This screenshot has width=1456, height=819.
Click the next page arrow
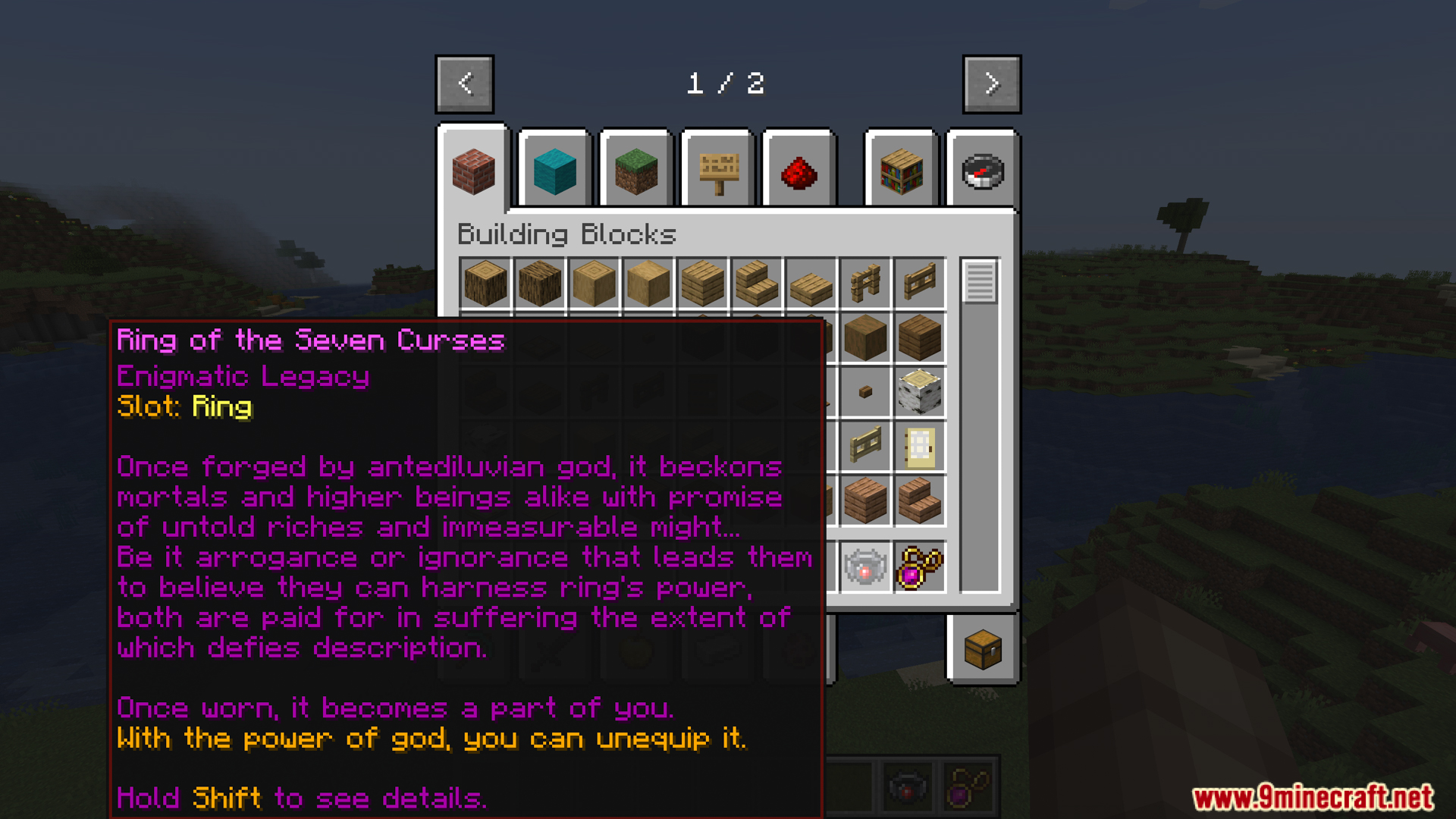990,83
